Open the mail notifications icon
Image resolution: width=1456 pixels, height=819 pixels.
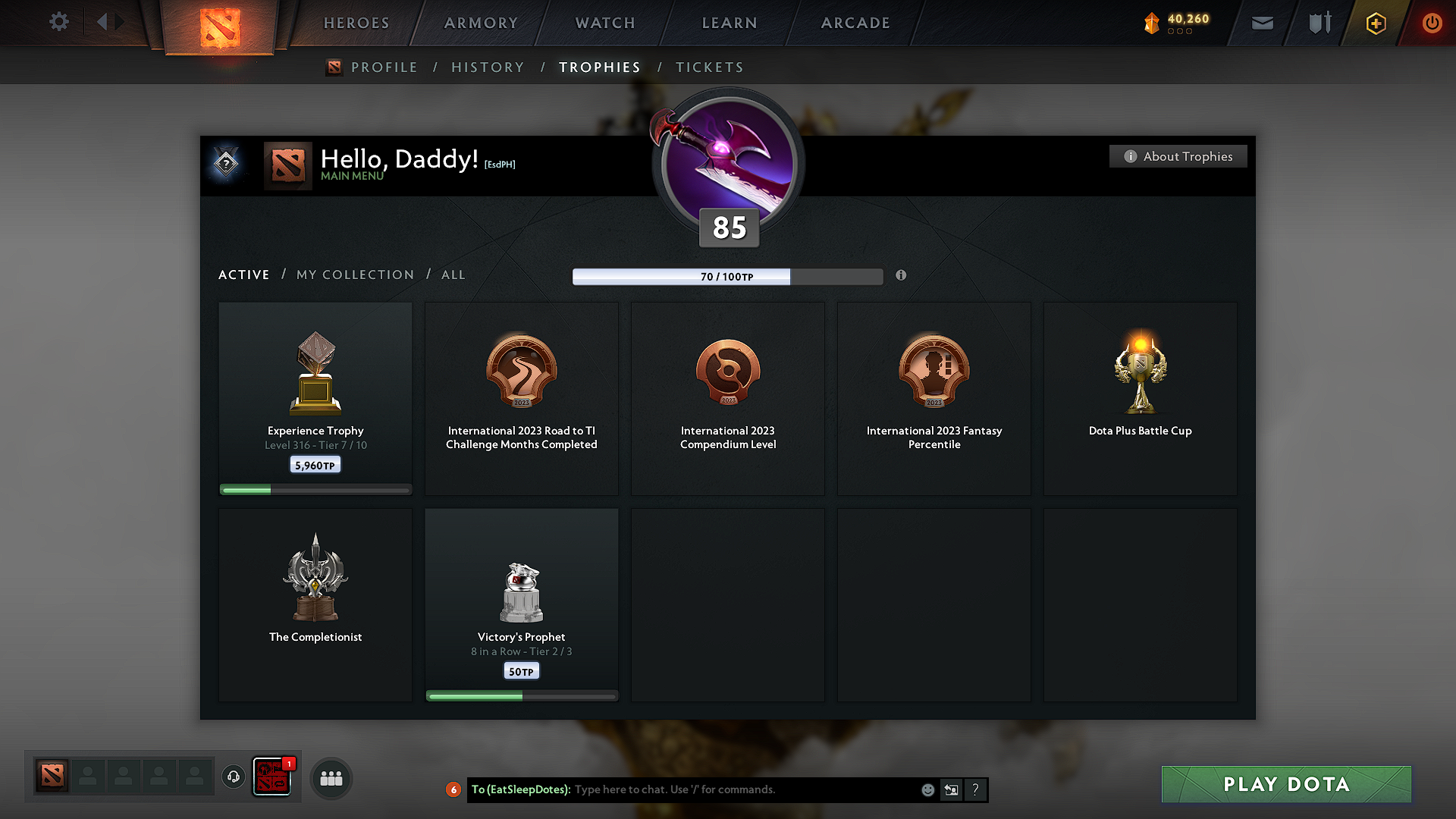tap(1262, 23)
